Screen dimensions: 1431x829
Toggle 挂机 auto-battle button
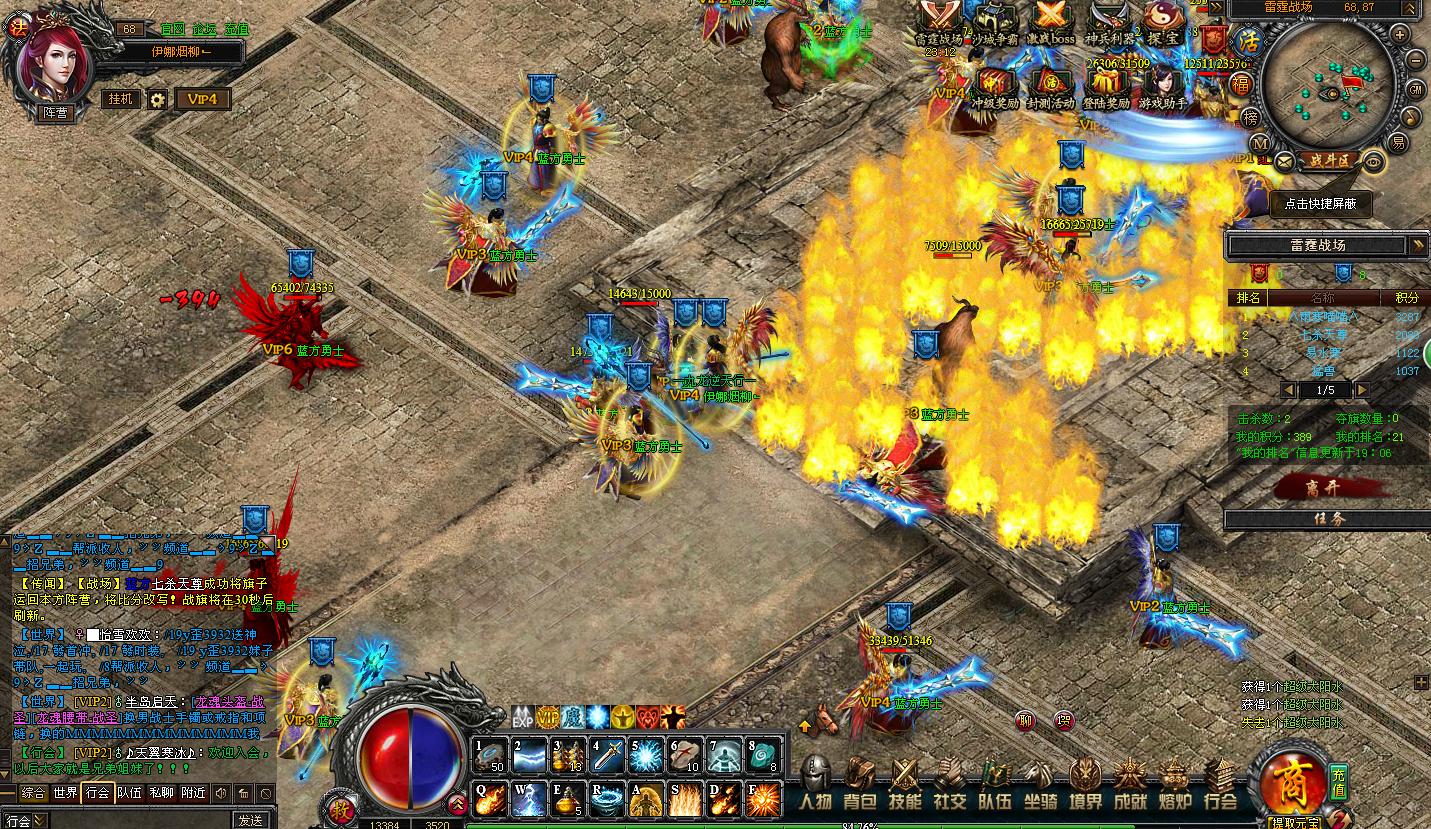(120, 99)
